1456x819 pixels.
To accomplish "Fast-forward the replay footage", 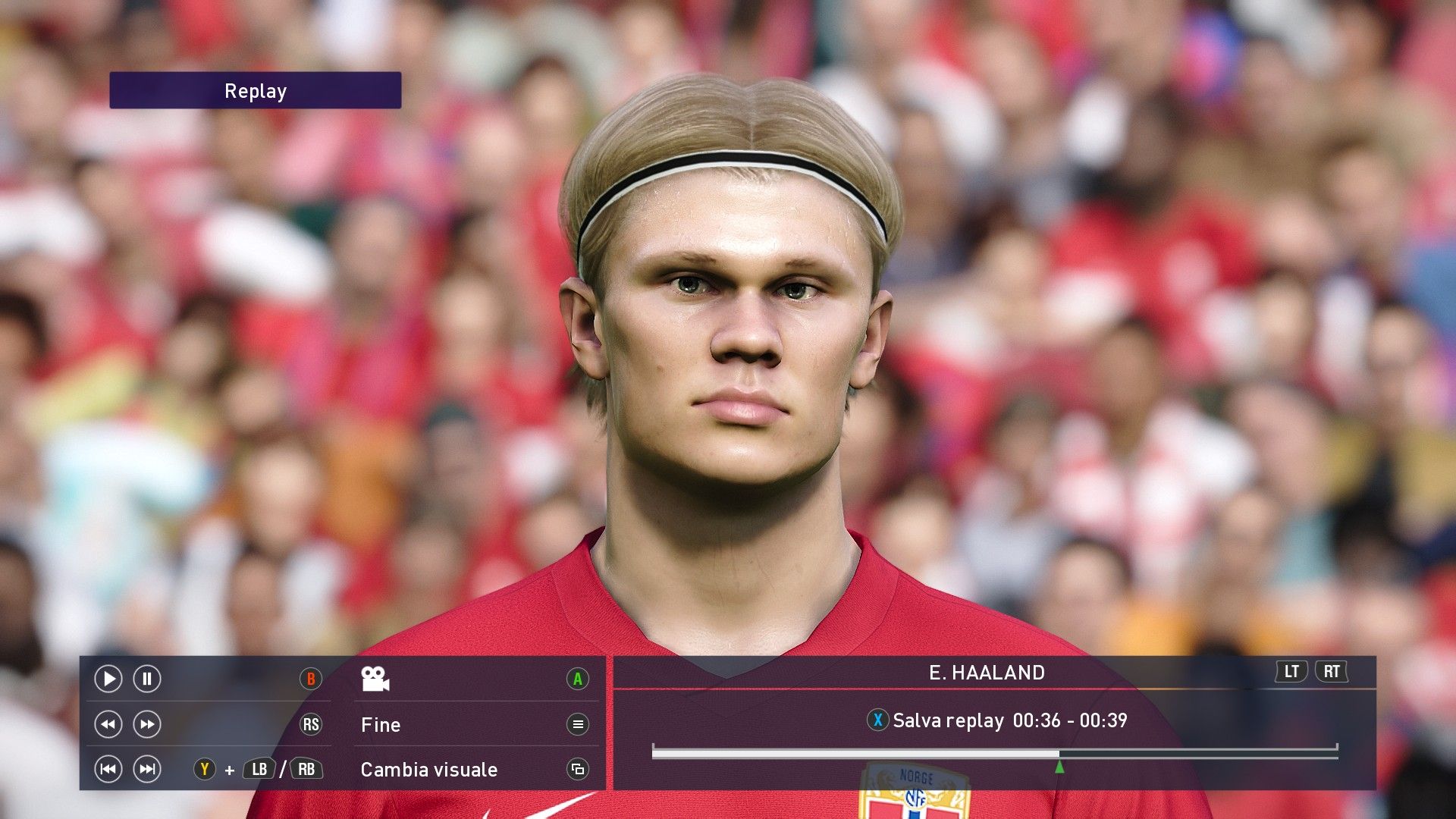I will 147,724.
